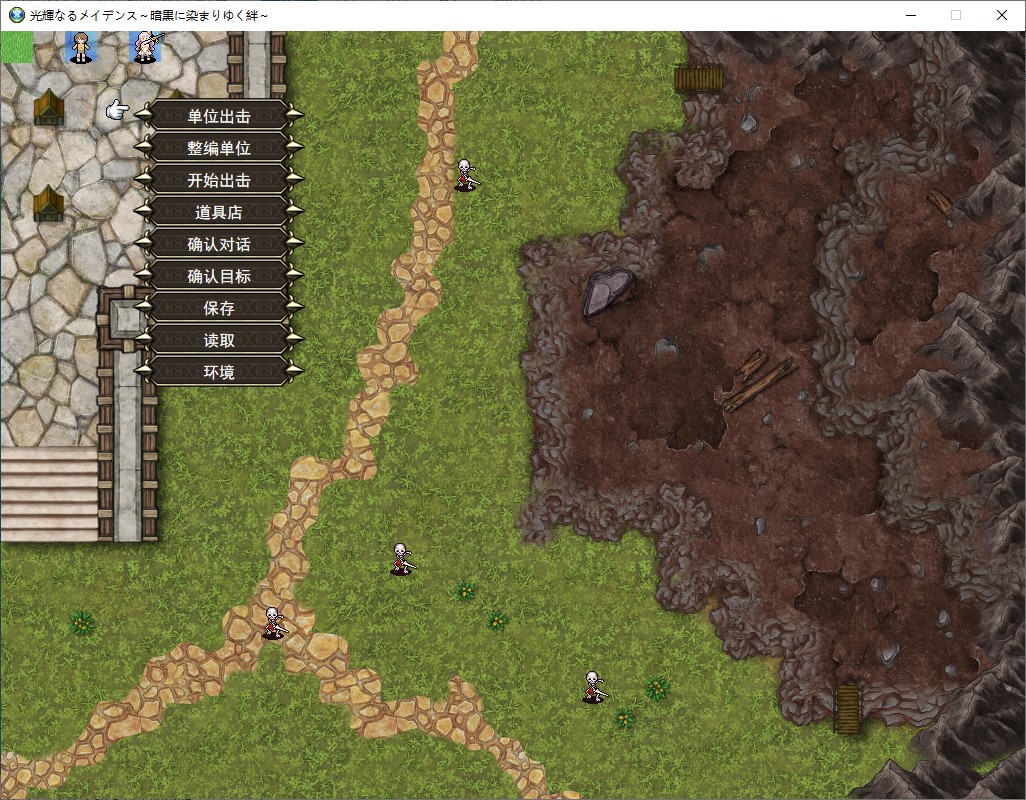Open the 整编单位 unit organization option

pyautogui.click(x=219, y=148)
